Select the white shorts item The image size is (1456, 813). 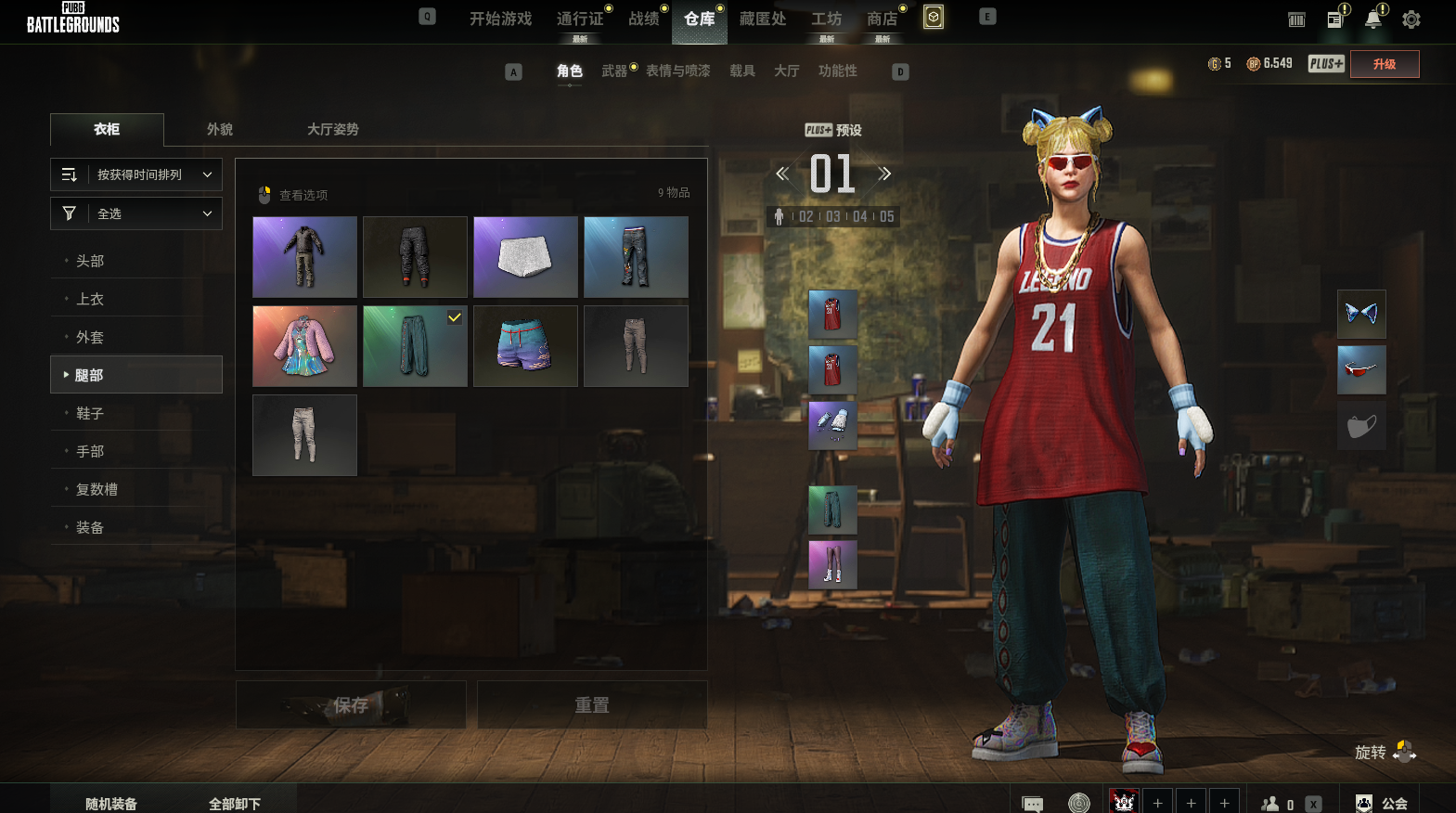[x=525, y=257]
